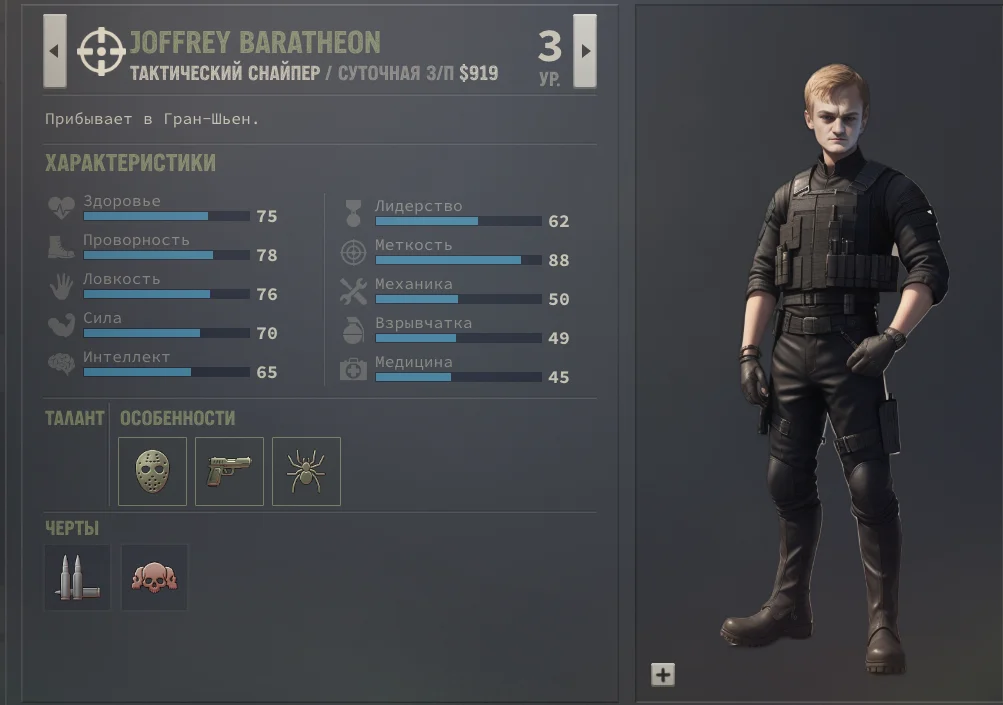Inspect the bullets trait icon

77,577
